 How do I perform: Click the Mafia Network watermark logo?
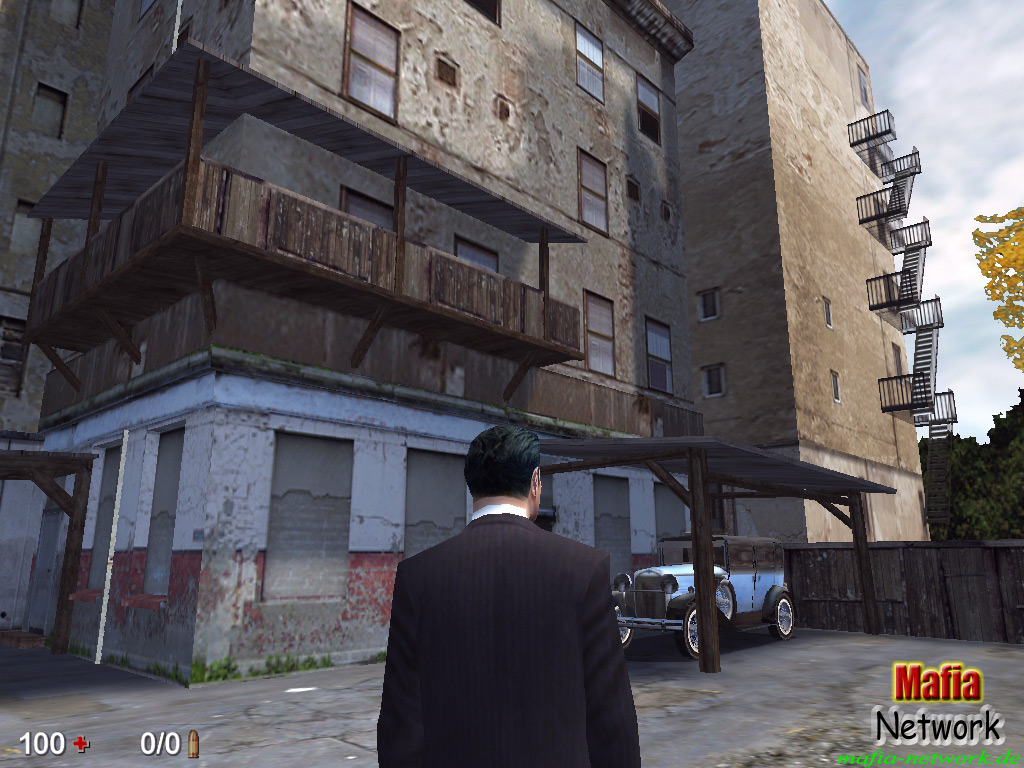coord(937,704)
